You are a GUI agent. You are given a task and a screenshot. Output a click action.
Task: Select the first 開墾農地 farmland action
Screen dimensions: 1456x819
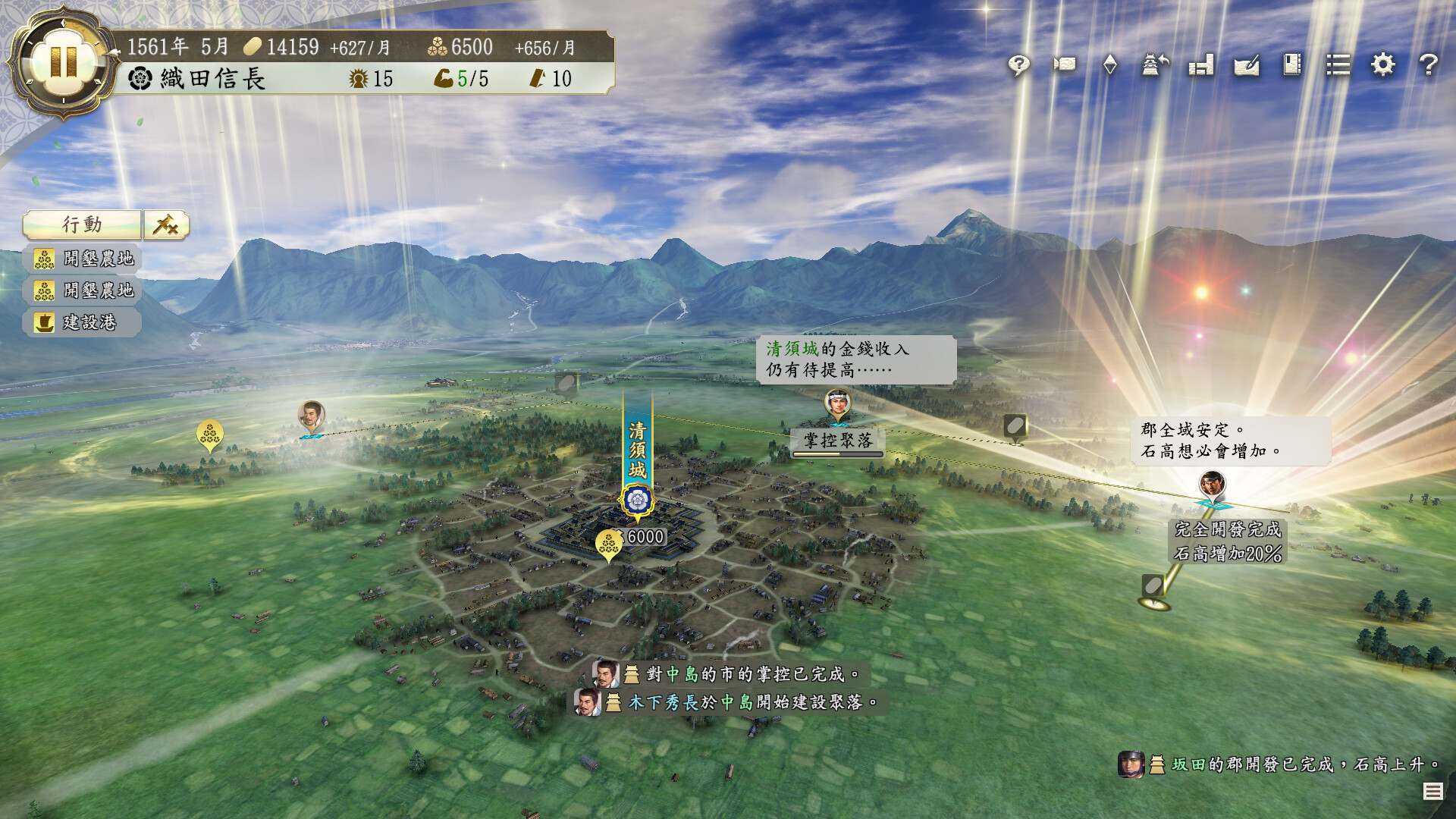click(x=80, y=259)
